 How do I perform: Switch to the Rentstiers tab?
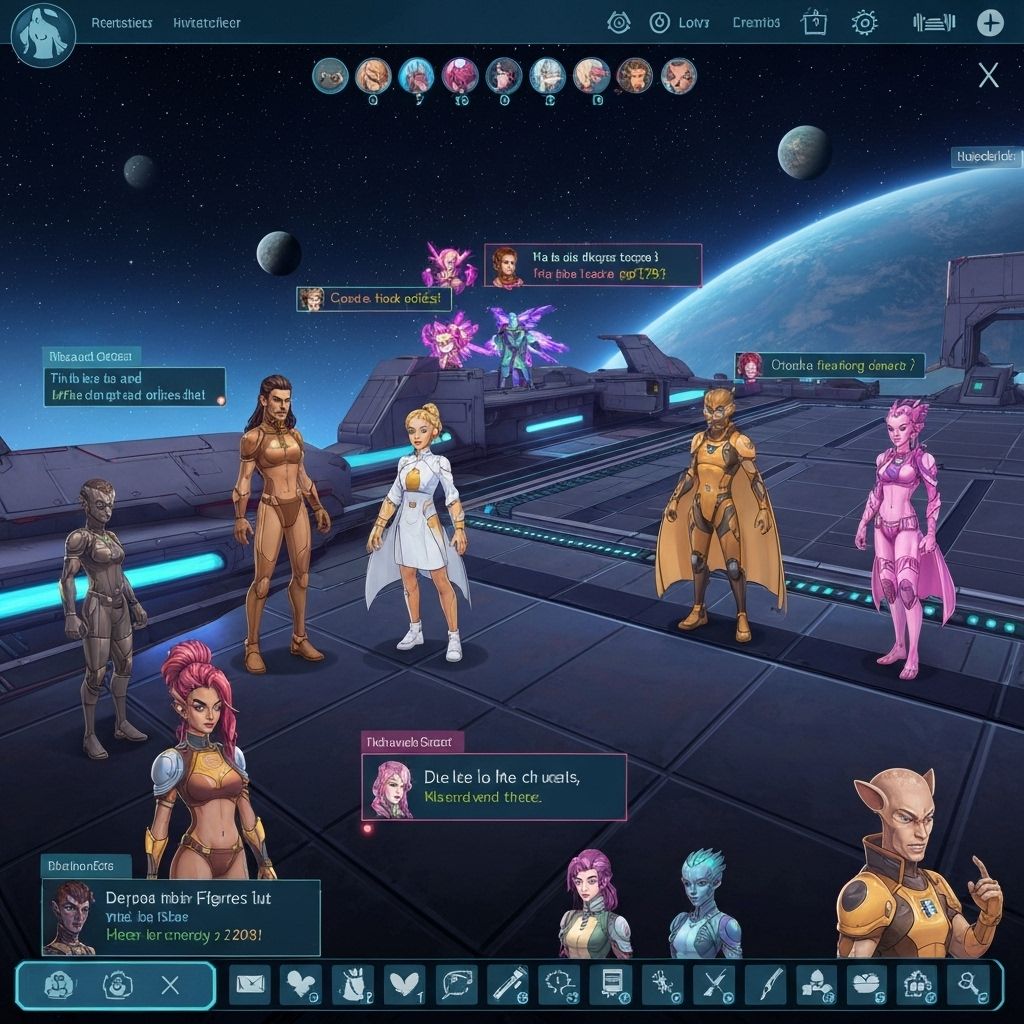121,22
